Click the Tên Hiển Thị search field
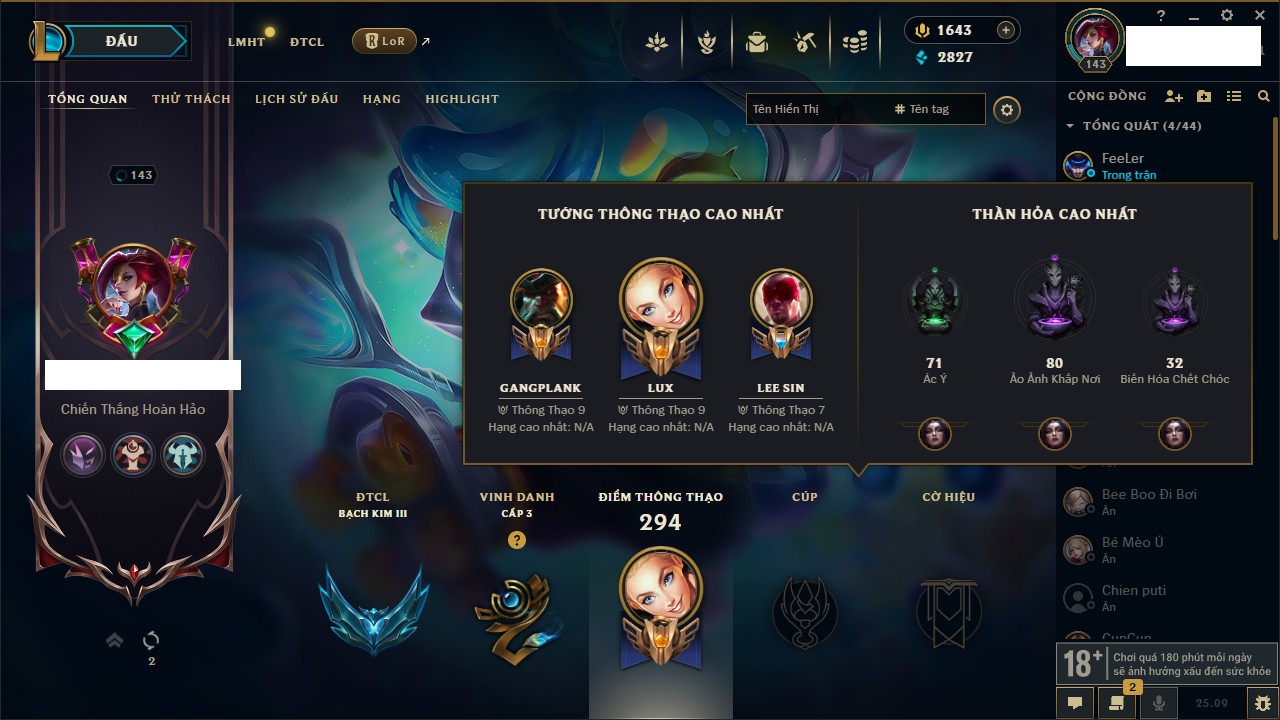The height and width of the screenshot is (720, 1280). [x=815, y=109]
